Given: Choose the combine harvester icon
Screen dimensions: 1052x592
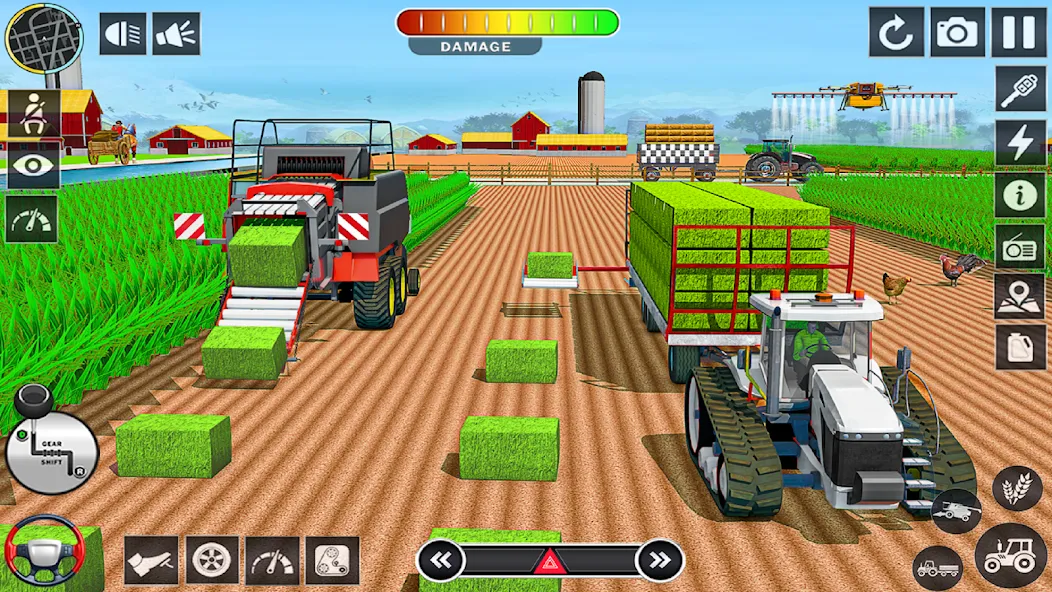Looking at the screenshot, I should [956, 511].
